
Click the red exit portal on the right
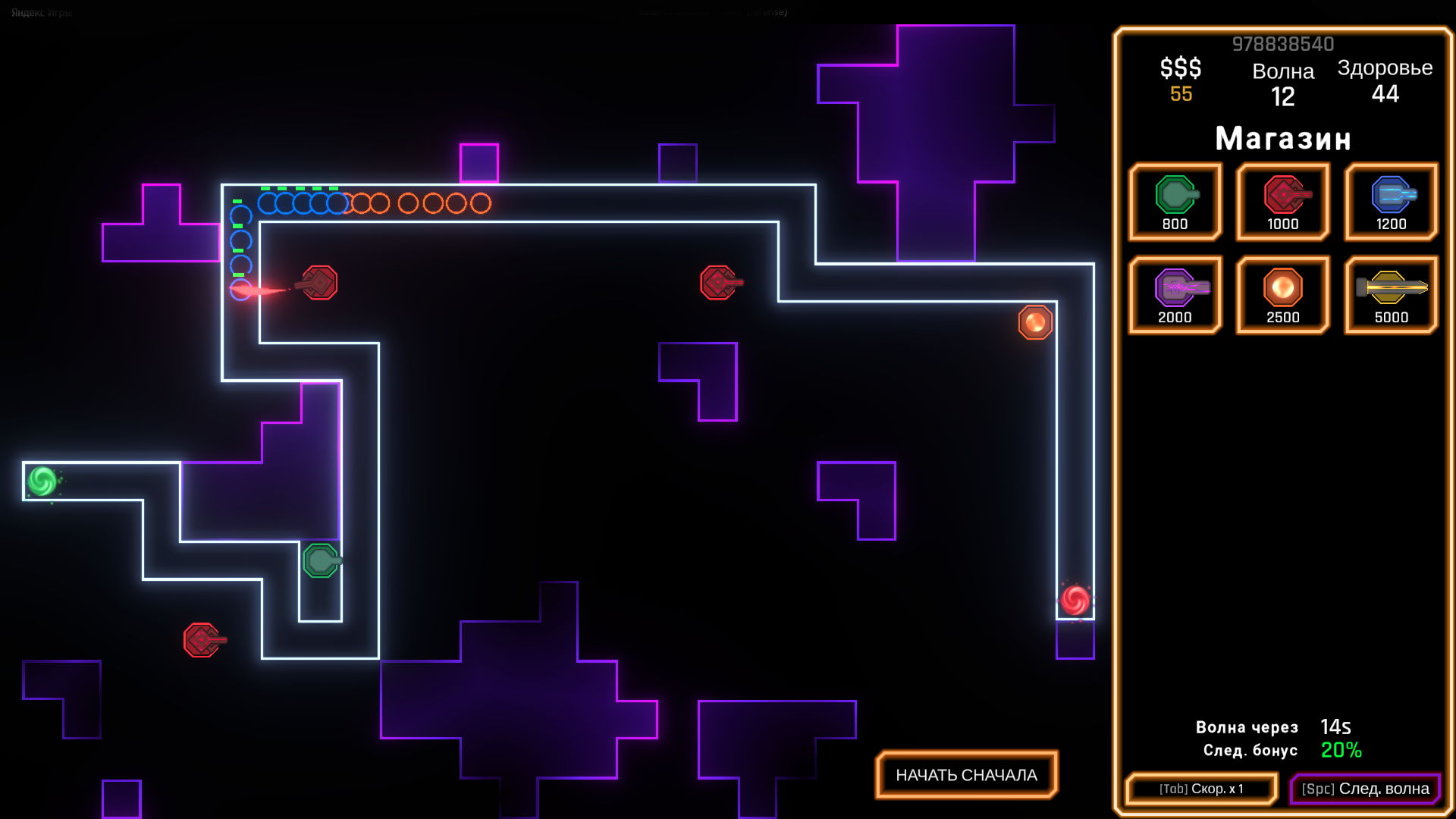click(1077, 600)
